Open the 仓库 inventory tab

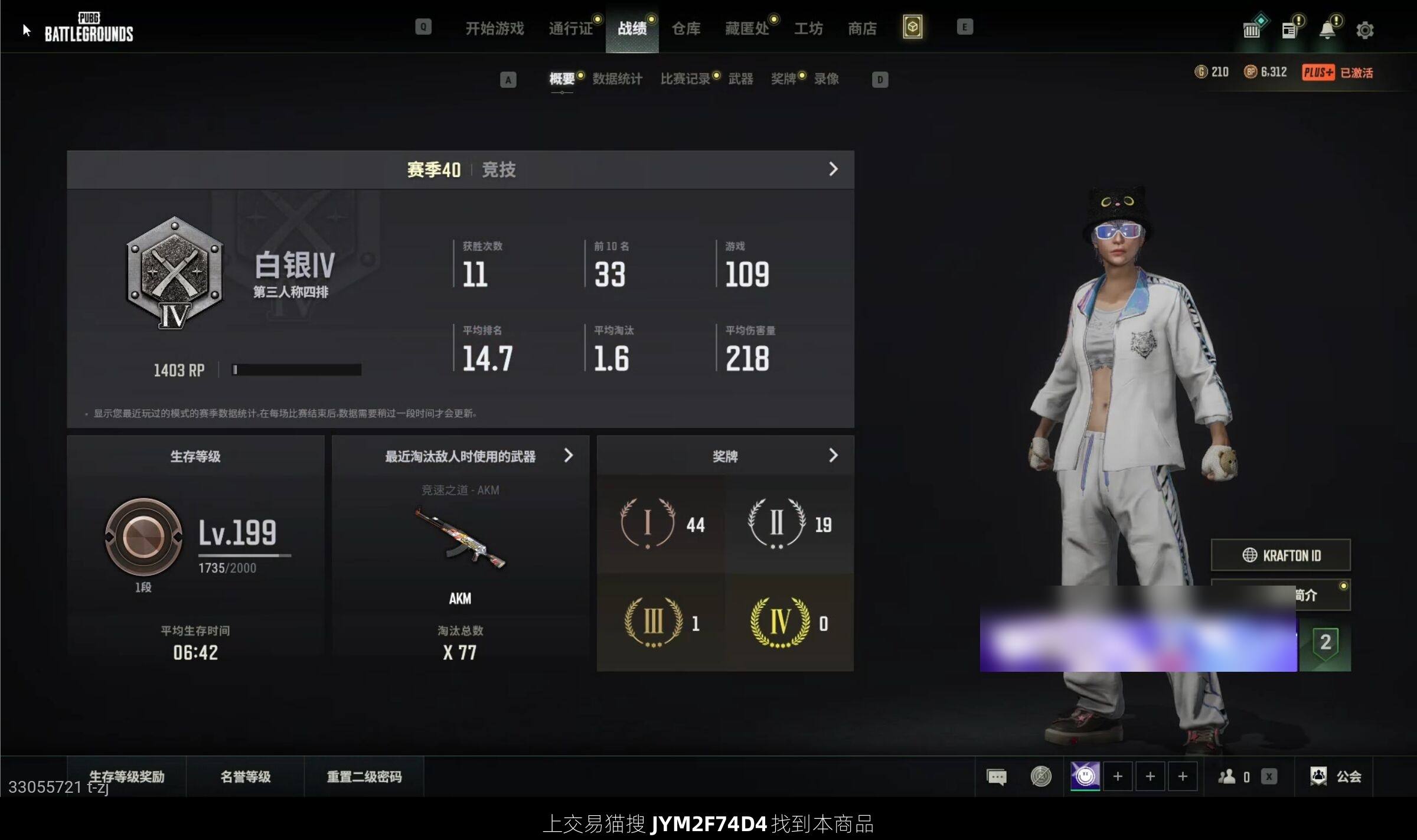tap(686, 28)
